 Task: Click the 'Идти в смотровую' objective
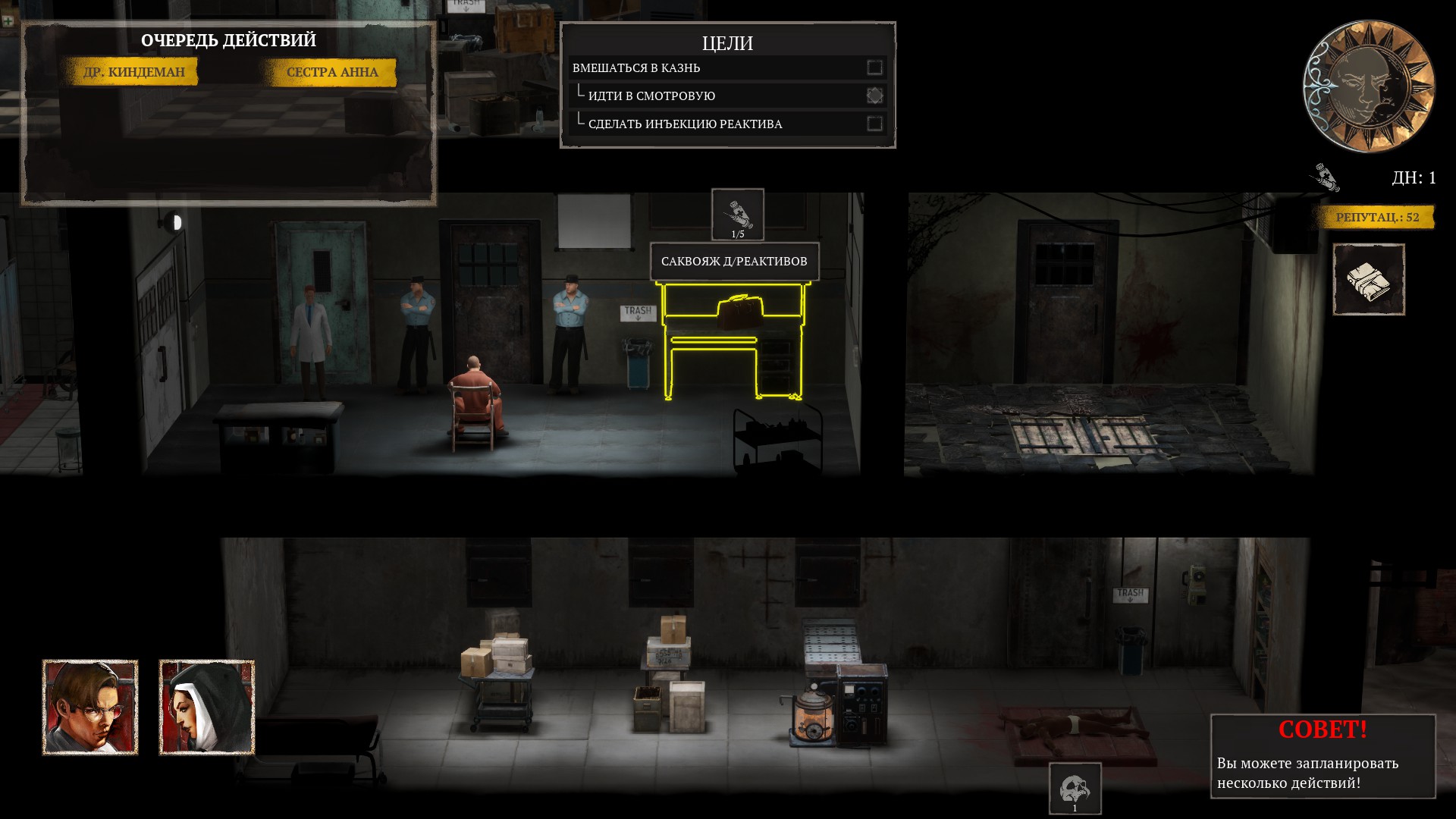click(651, 96)
